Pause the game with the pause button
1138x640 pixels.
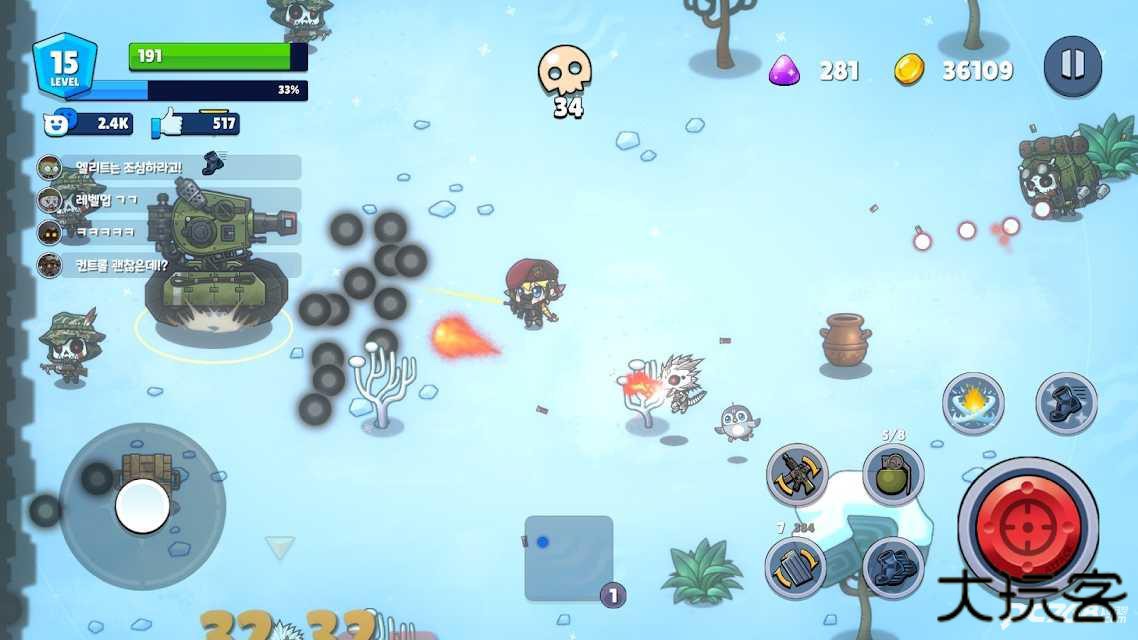[x=1072, y=66]
